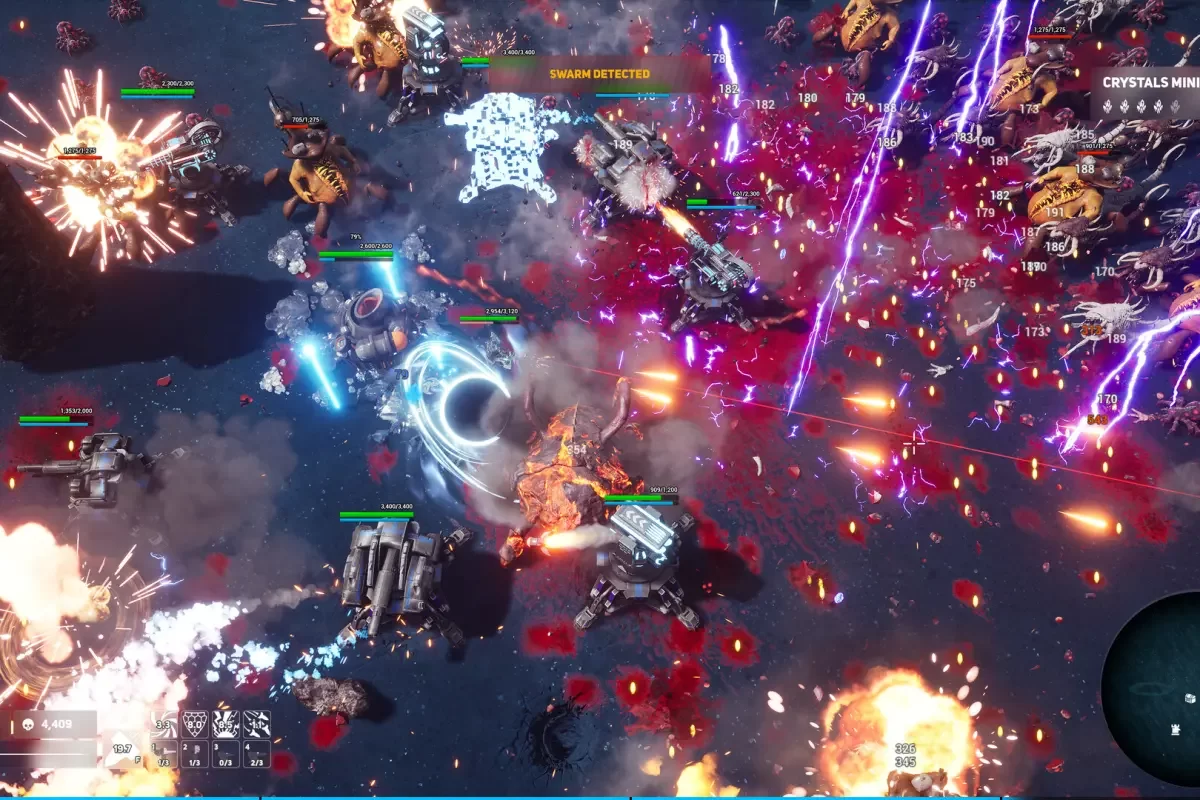Pick turret slot 3 showing 0/3
The height and width of the screenshot is (800, 1200).
pyautogui.click(x=225, y=754)
